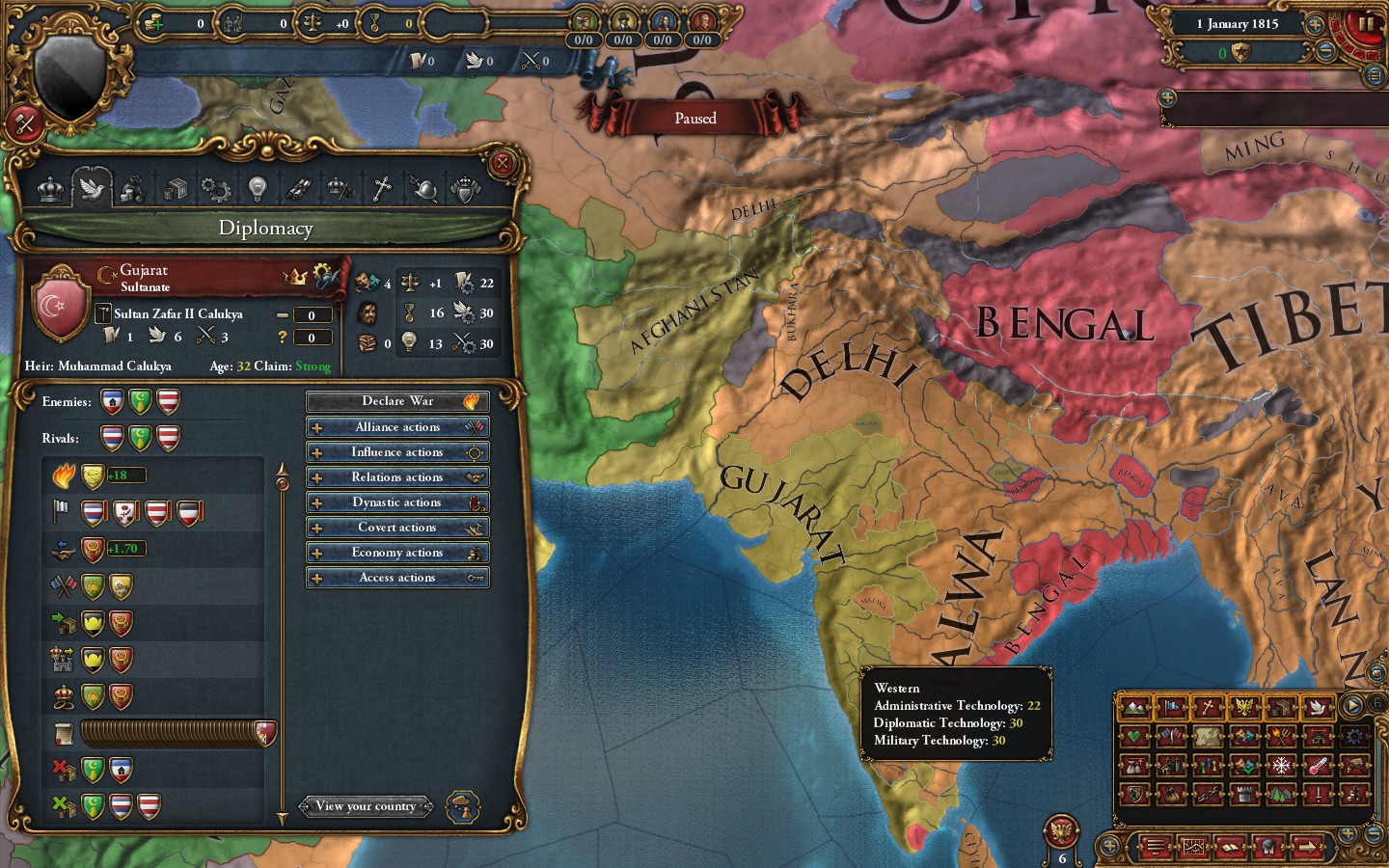This screenshot has width=1389, height=868.
Task: Toggle the map lock padlock button
Action: 1377,704
